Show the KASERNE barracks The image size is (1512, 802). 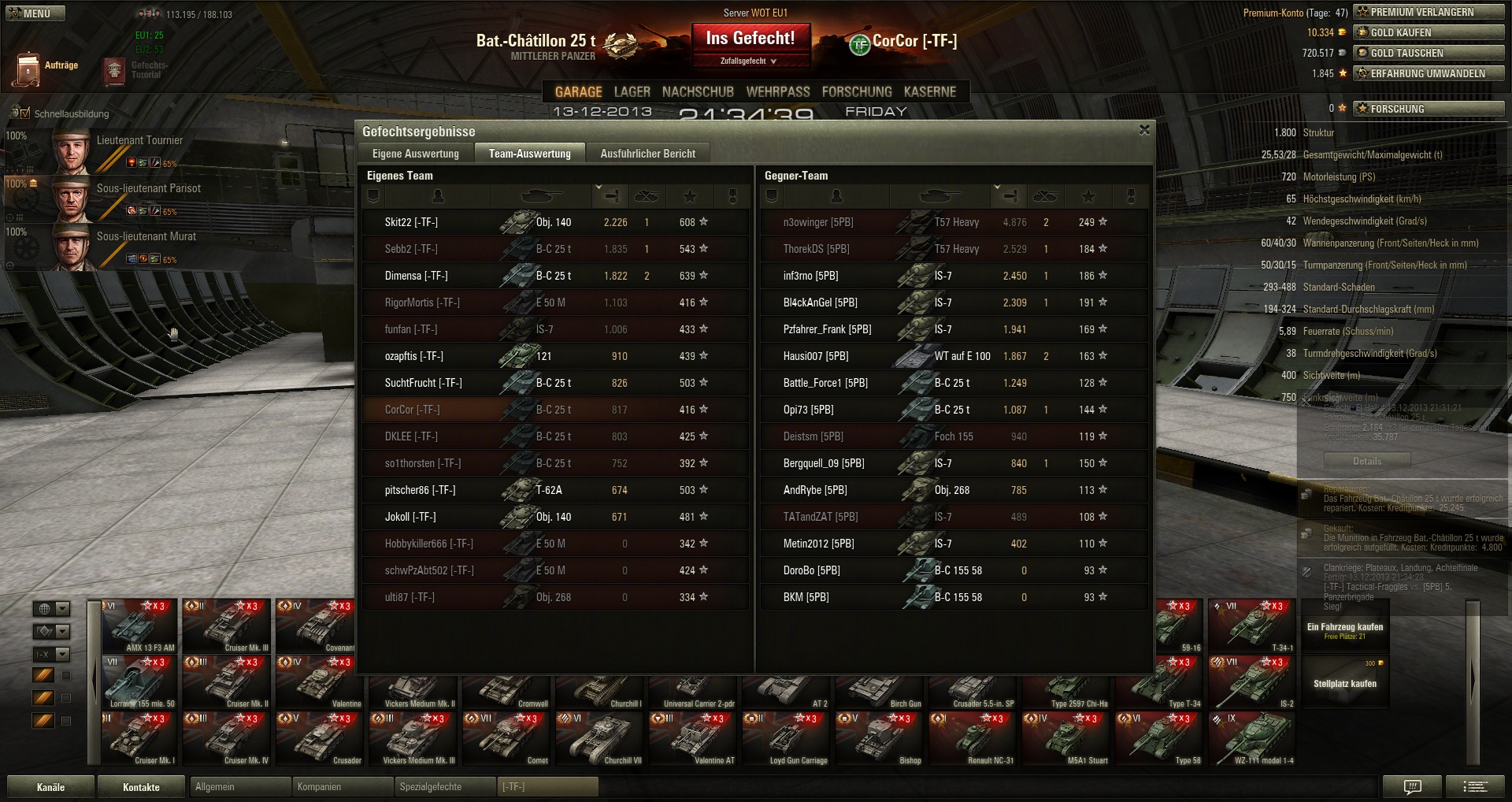coord(929,92)
